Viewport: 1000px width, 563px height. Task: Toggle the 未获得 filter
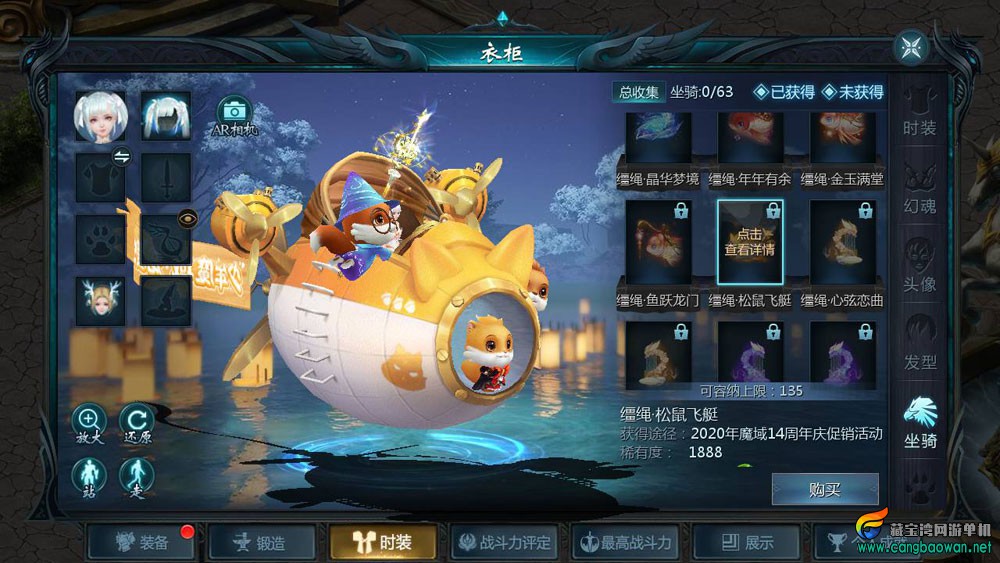(852, 92)
